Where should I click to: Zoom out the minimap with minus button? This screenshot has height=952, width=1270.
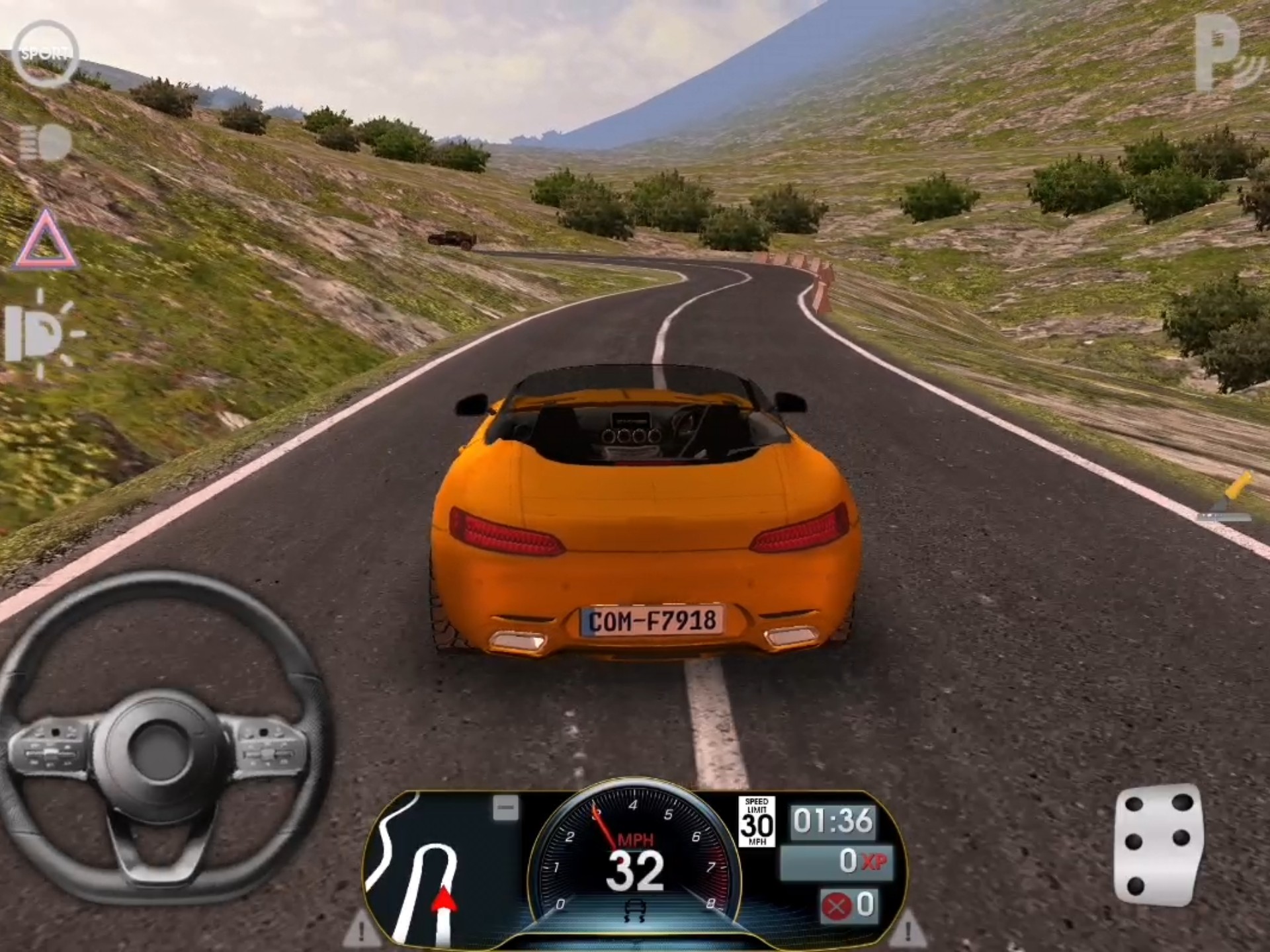pos(506,807)
